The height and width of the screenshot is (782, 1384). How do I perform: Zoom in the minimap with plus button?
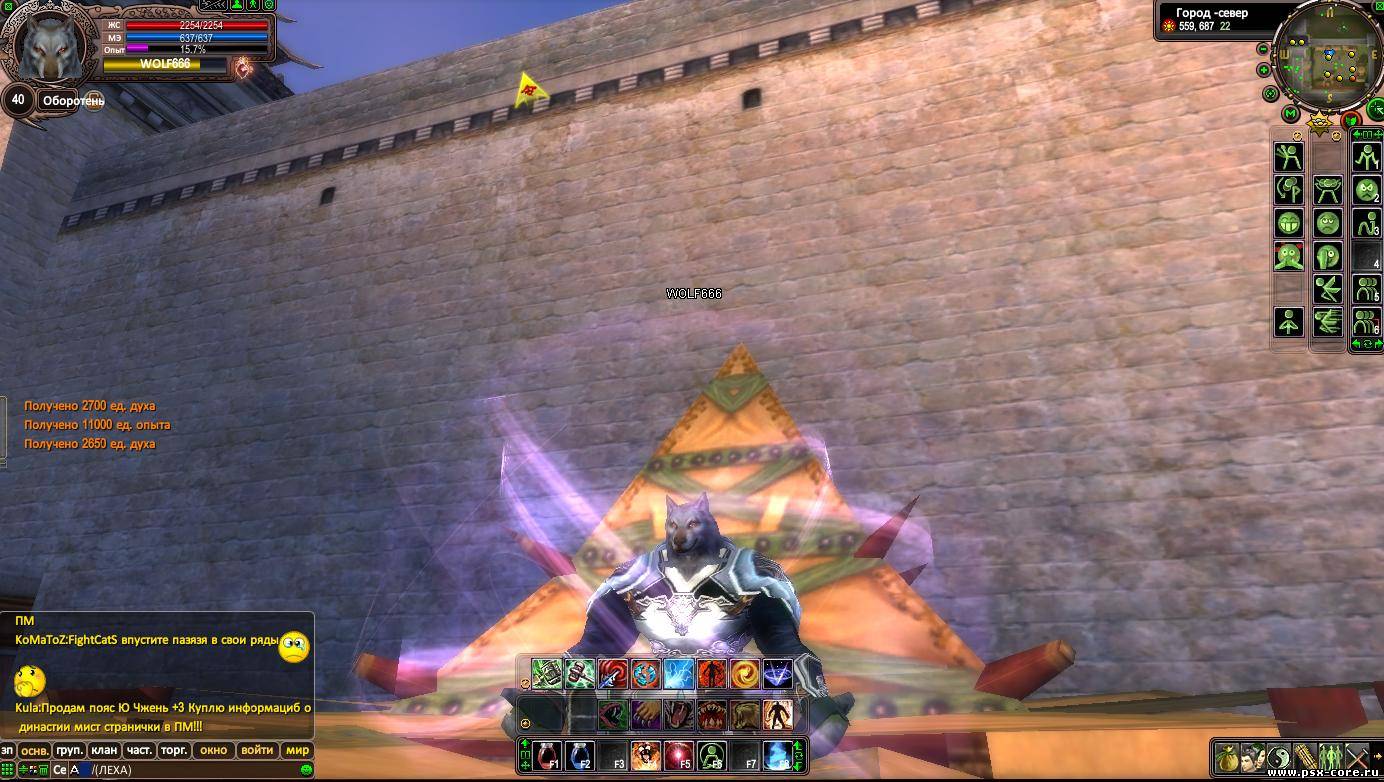click(x=1264, y=70)
